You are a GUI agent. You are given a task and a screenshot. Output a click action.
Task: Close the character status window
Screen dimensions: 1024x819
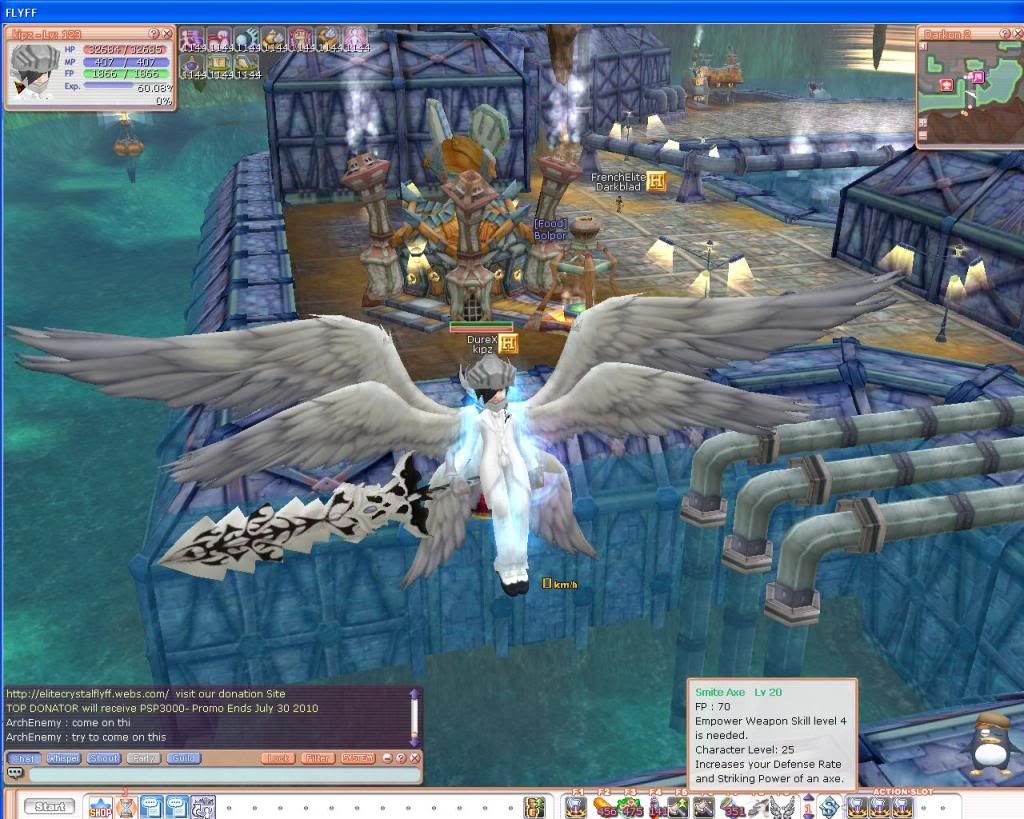[x=168, y=34]
